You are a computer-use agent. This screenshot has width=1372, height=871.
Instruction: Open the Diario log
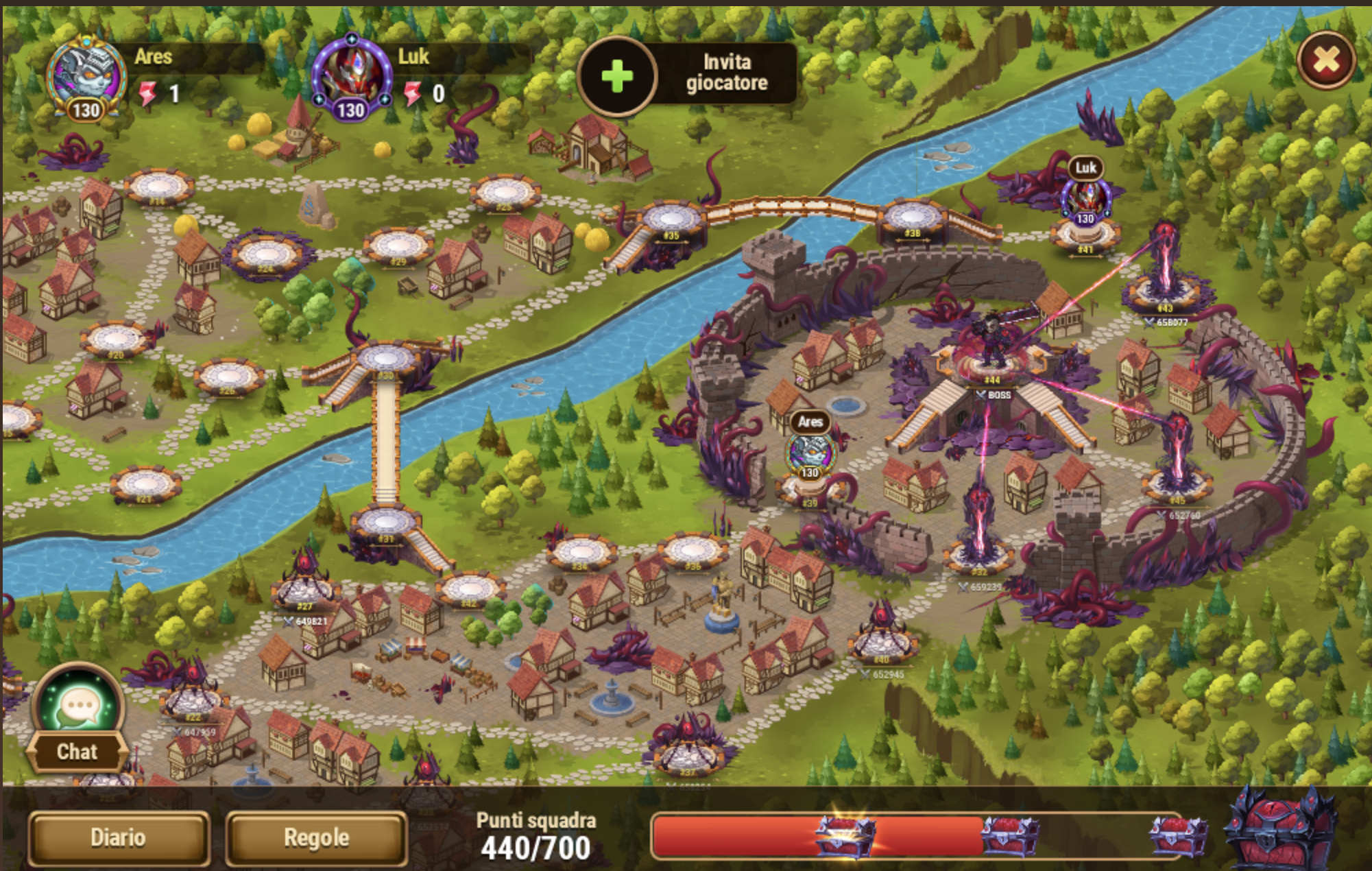[119, 837]
